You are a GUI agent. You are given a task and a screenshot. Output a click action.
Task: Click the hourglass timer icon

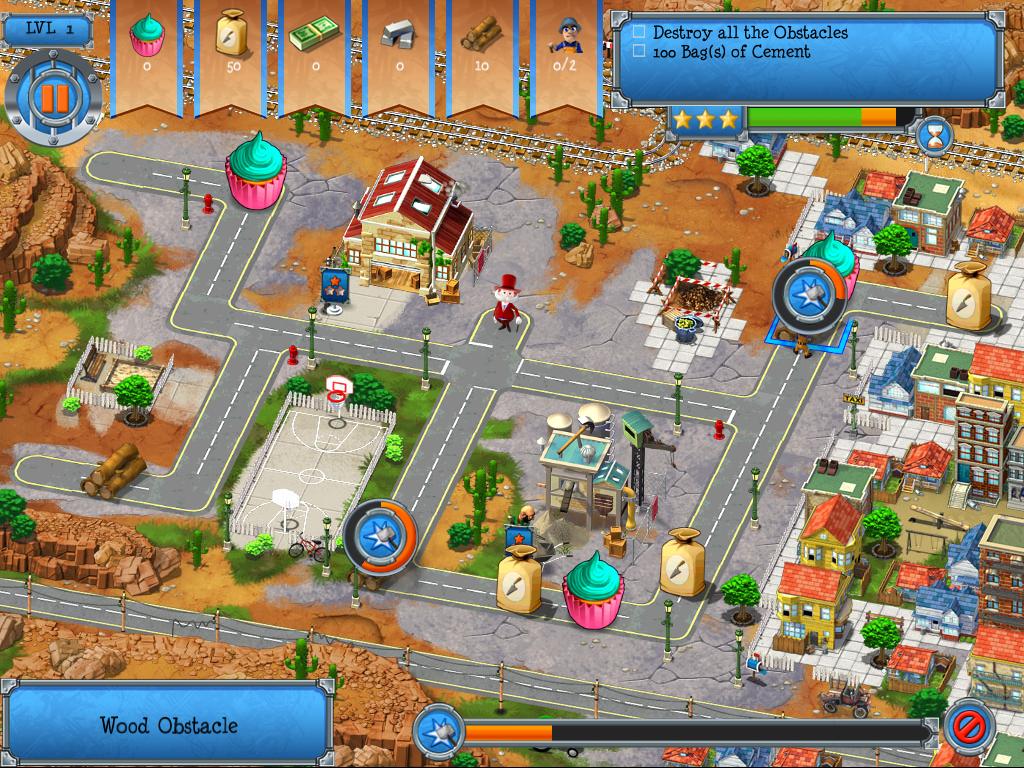935,132
